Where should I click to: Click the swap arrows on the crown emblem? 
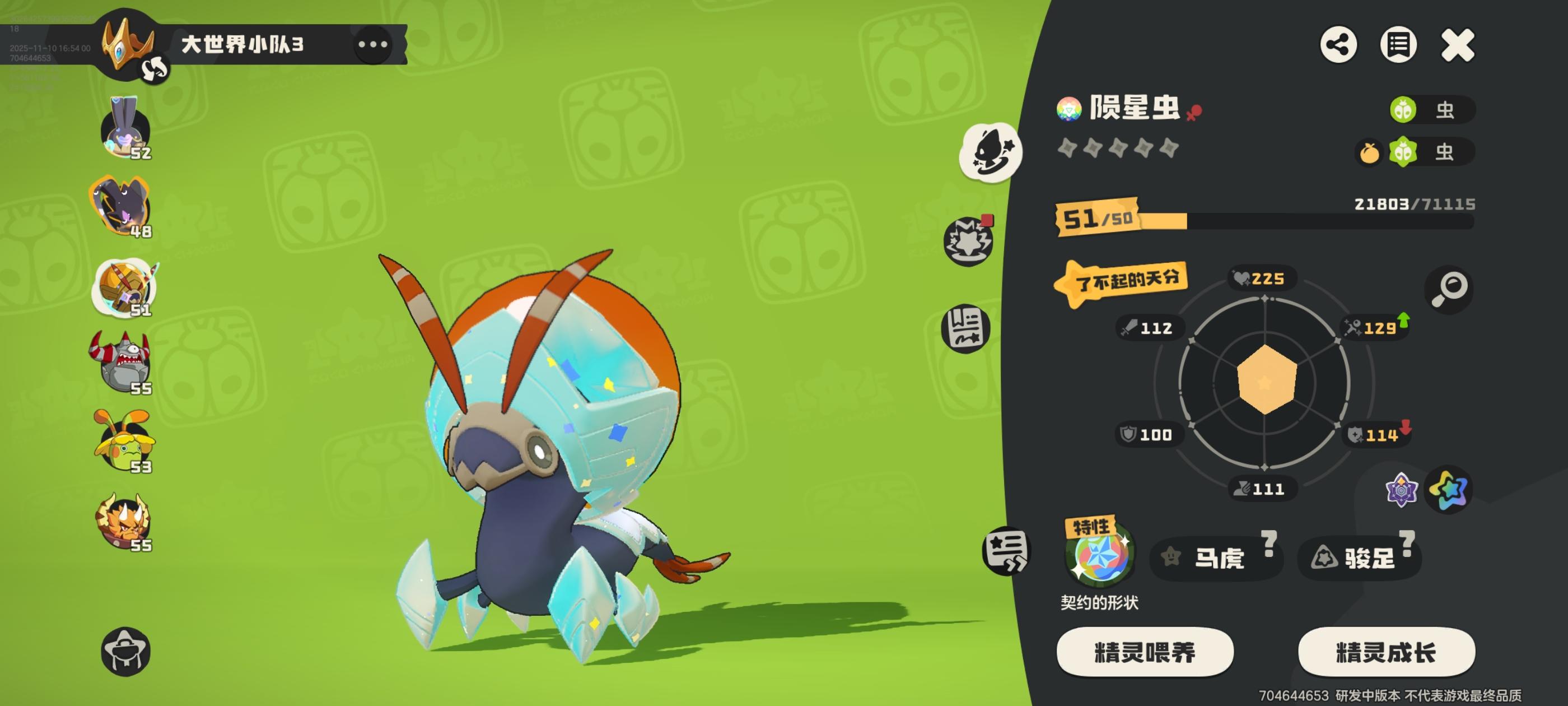(x=155, y=68)
